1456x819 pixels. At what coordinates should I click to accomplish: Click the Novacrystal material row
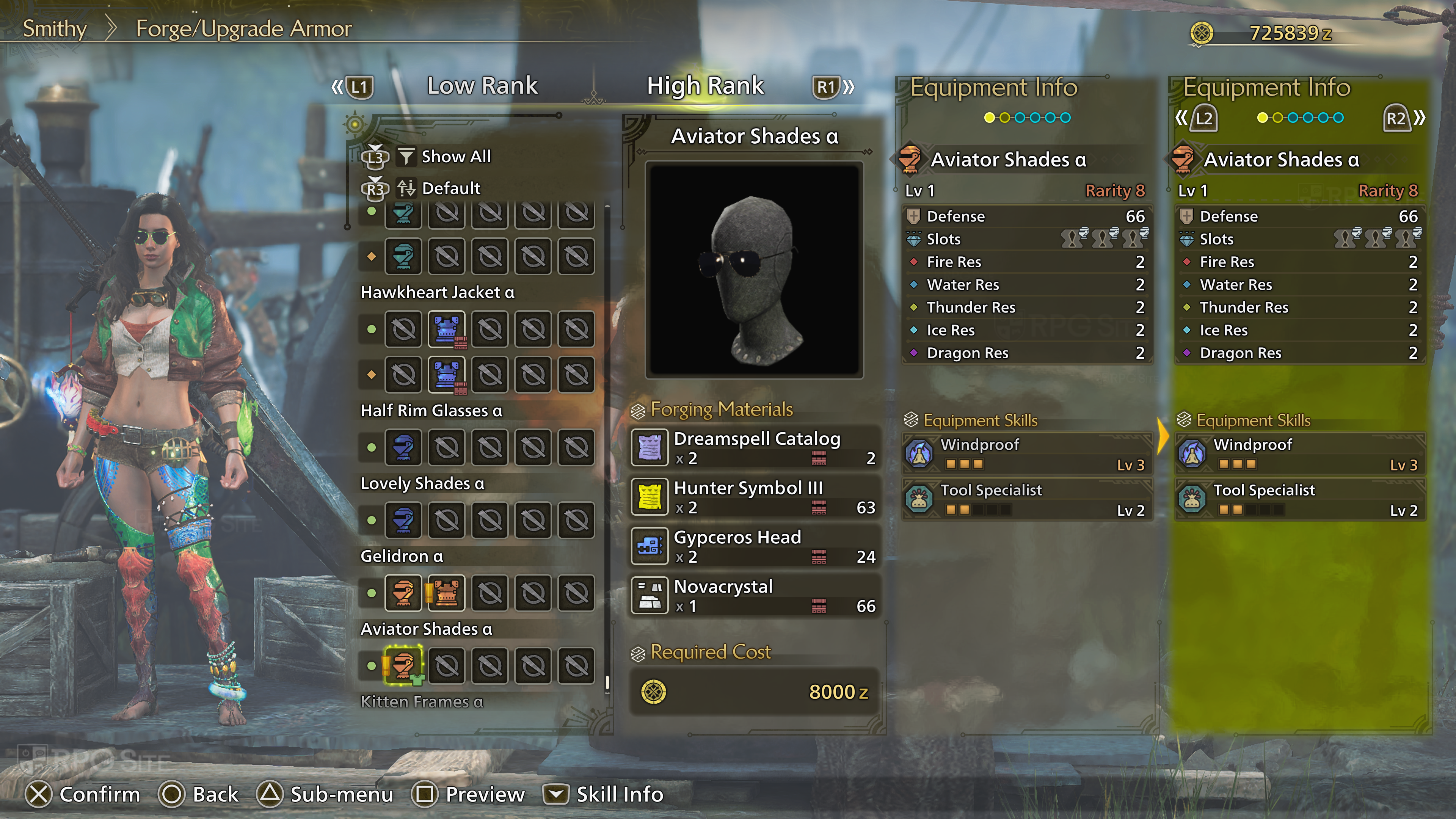coord(755,595)
